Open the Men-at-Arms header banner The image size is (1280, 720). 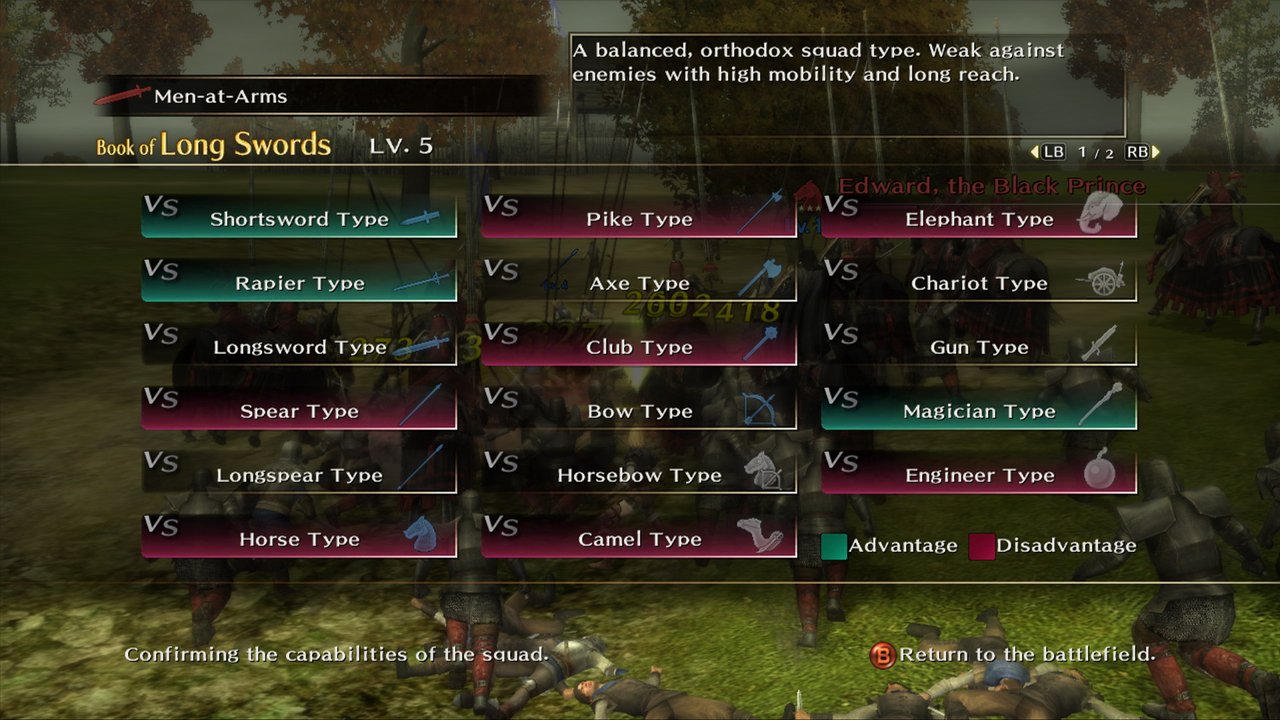(x=220, y=97)
